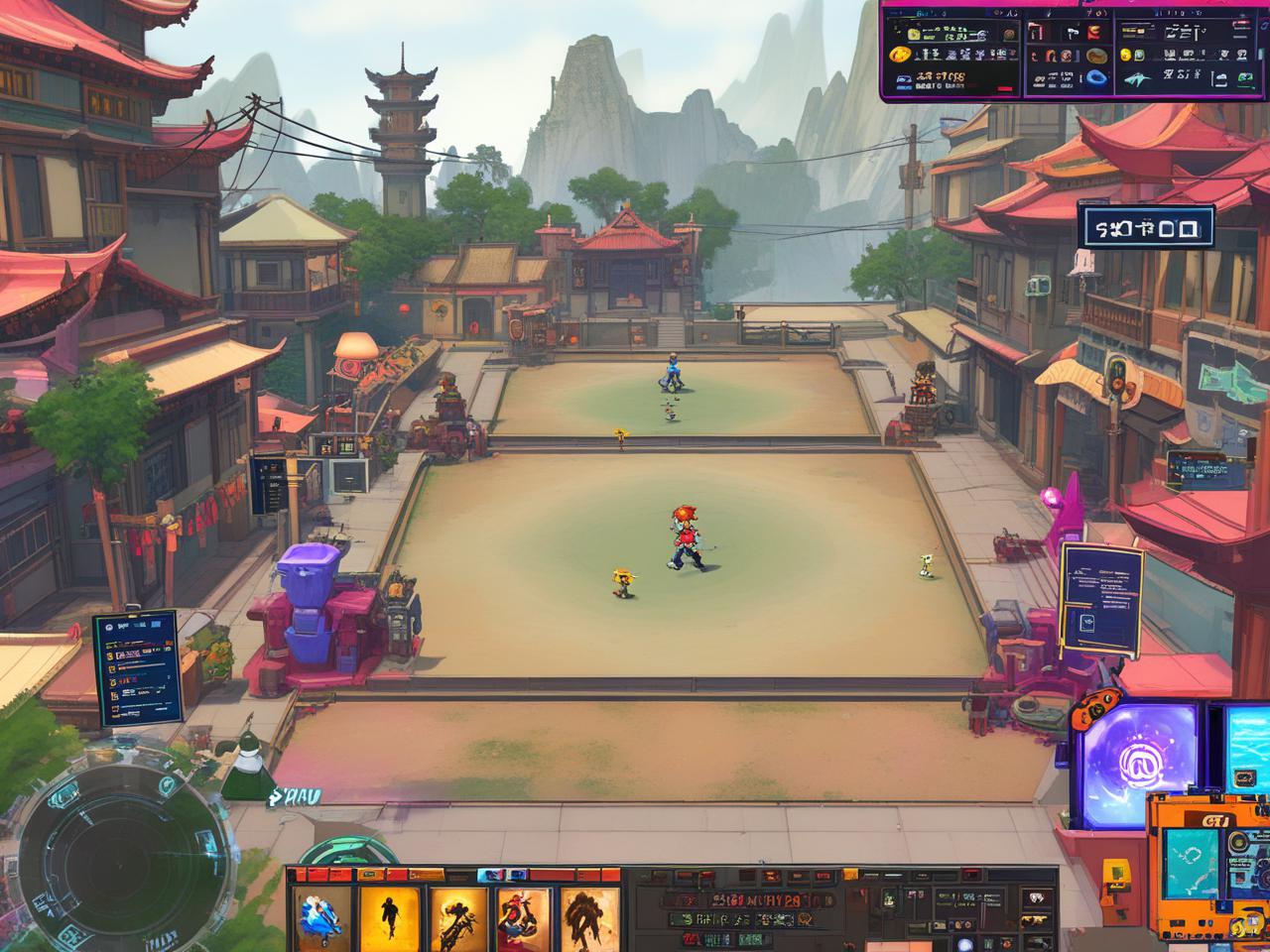The image size is (1270, 952).
Task: Select the blue ring item icon
Action: [x=1097, y=76]
